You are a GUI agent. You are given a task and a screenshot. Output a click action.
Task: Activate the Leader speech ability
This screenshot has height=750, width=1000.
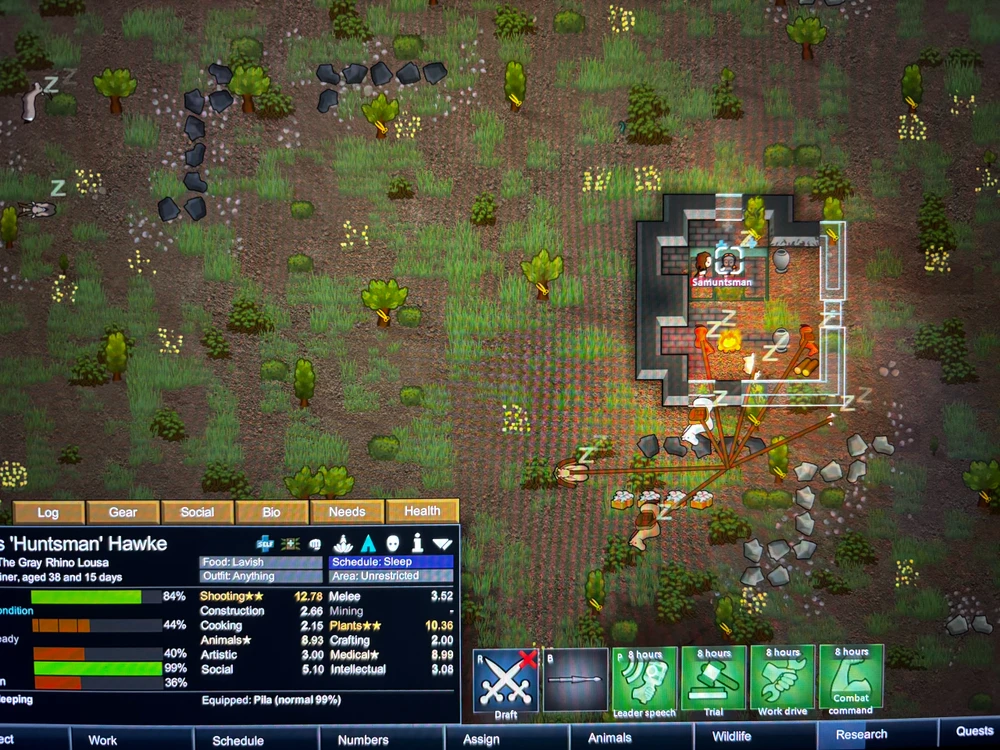645,680
